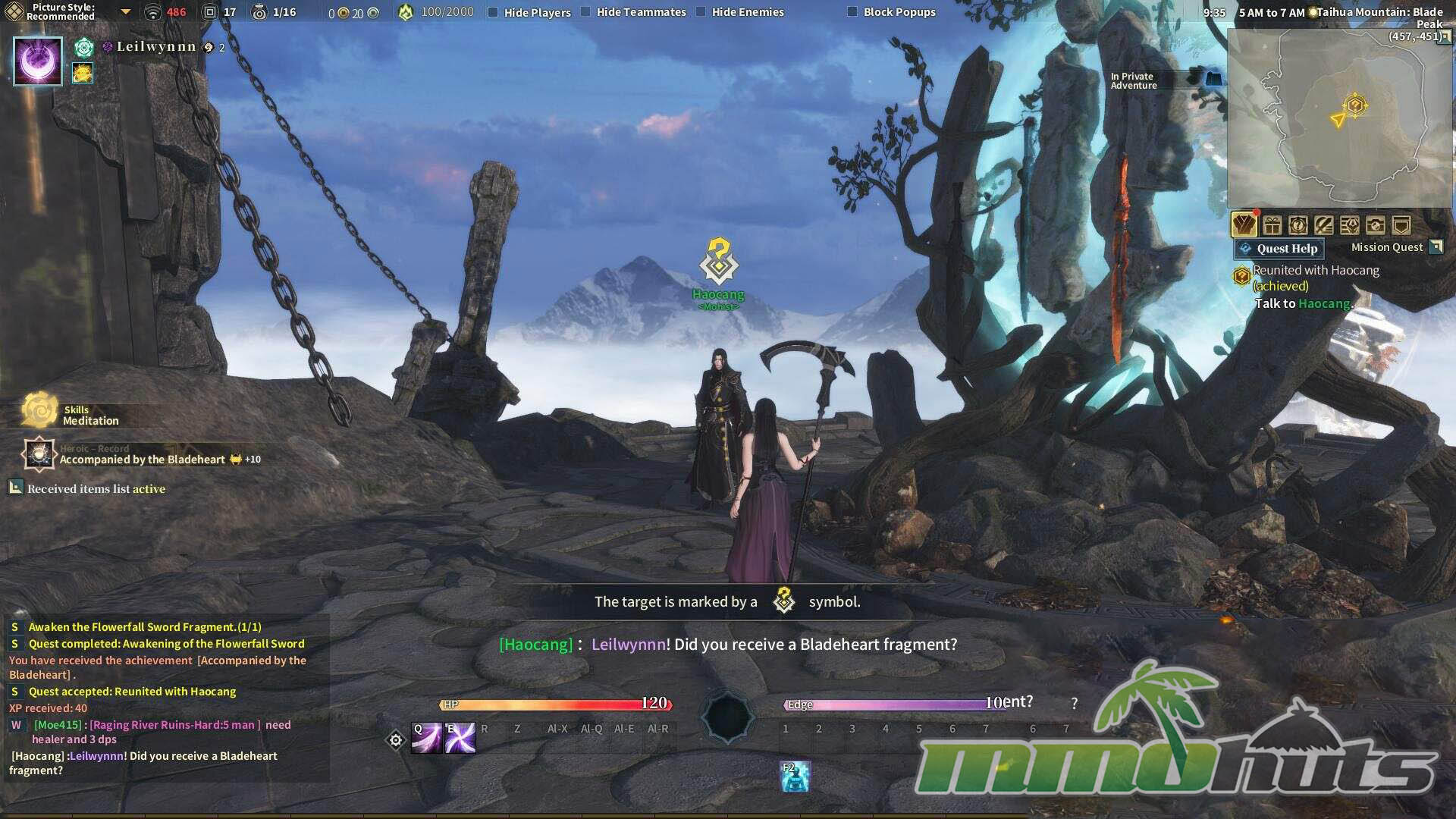Screen dimensions: 1456x819
Task: Activate the Q purple slash skill
Action: (426, 738)
